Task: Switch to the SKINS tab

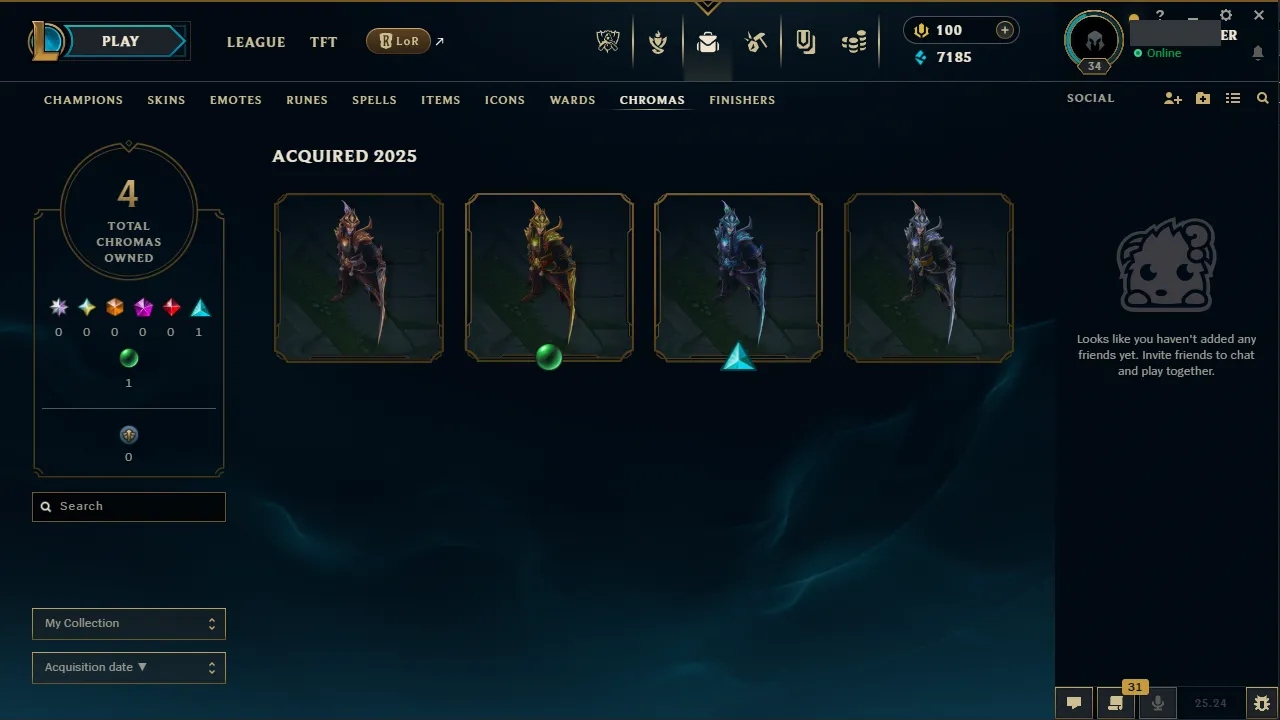Action: pyautogui.click(x=166, y=100)
